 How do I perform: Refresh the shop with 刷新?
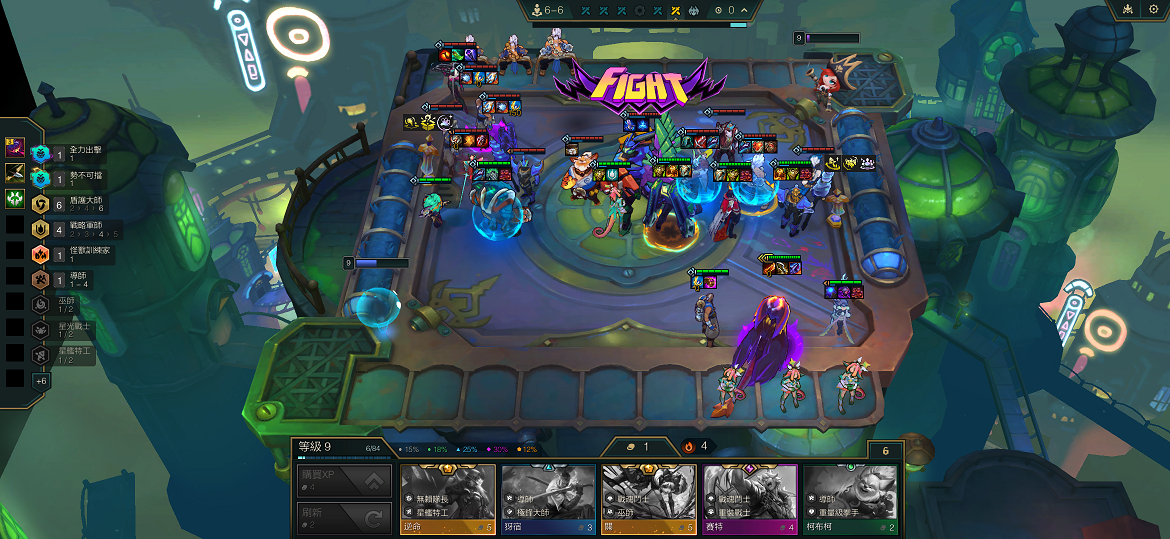(x=345, y=517)
